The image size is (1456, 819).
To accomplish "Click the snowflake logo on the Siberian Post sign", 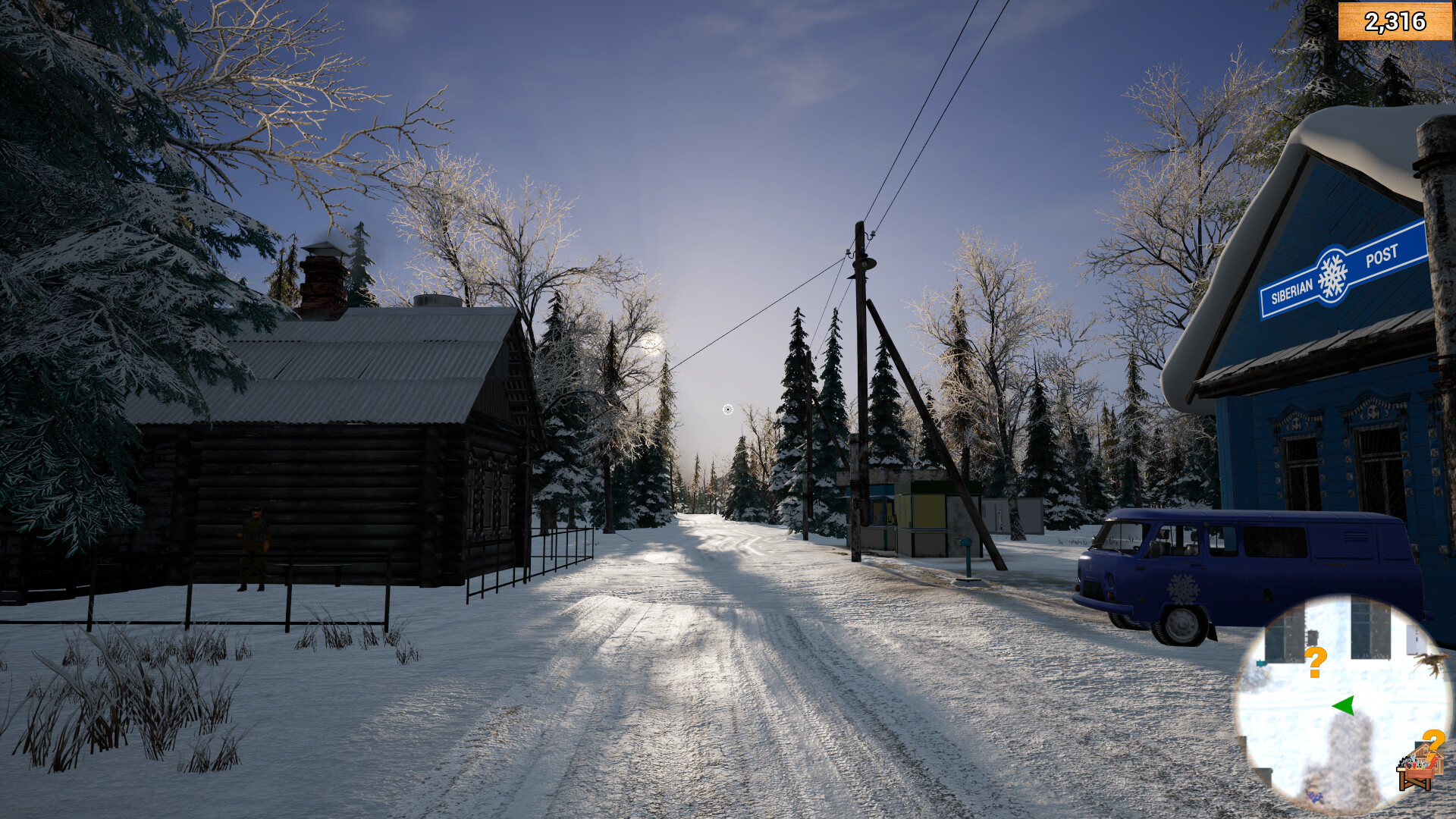I will [x=1332, y=273].
